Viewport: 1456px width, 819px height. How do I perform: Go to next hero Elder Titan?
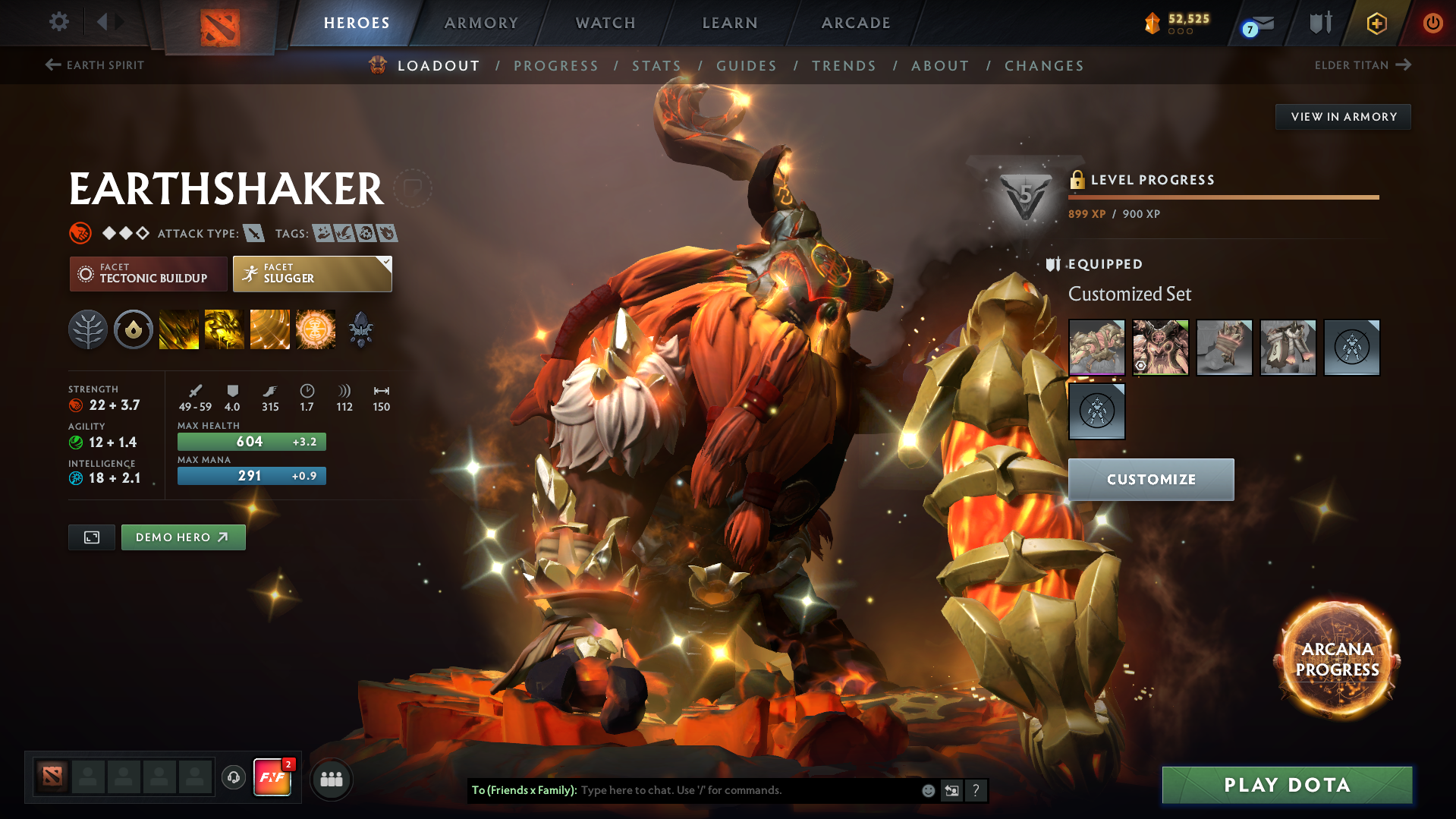[x=1362, y=65]
